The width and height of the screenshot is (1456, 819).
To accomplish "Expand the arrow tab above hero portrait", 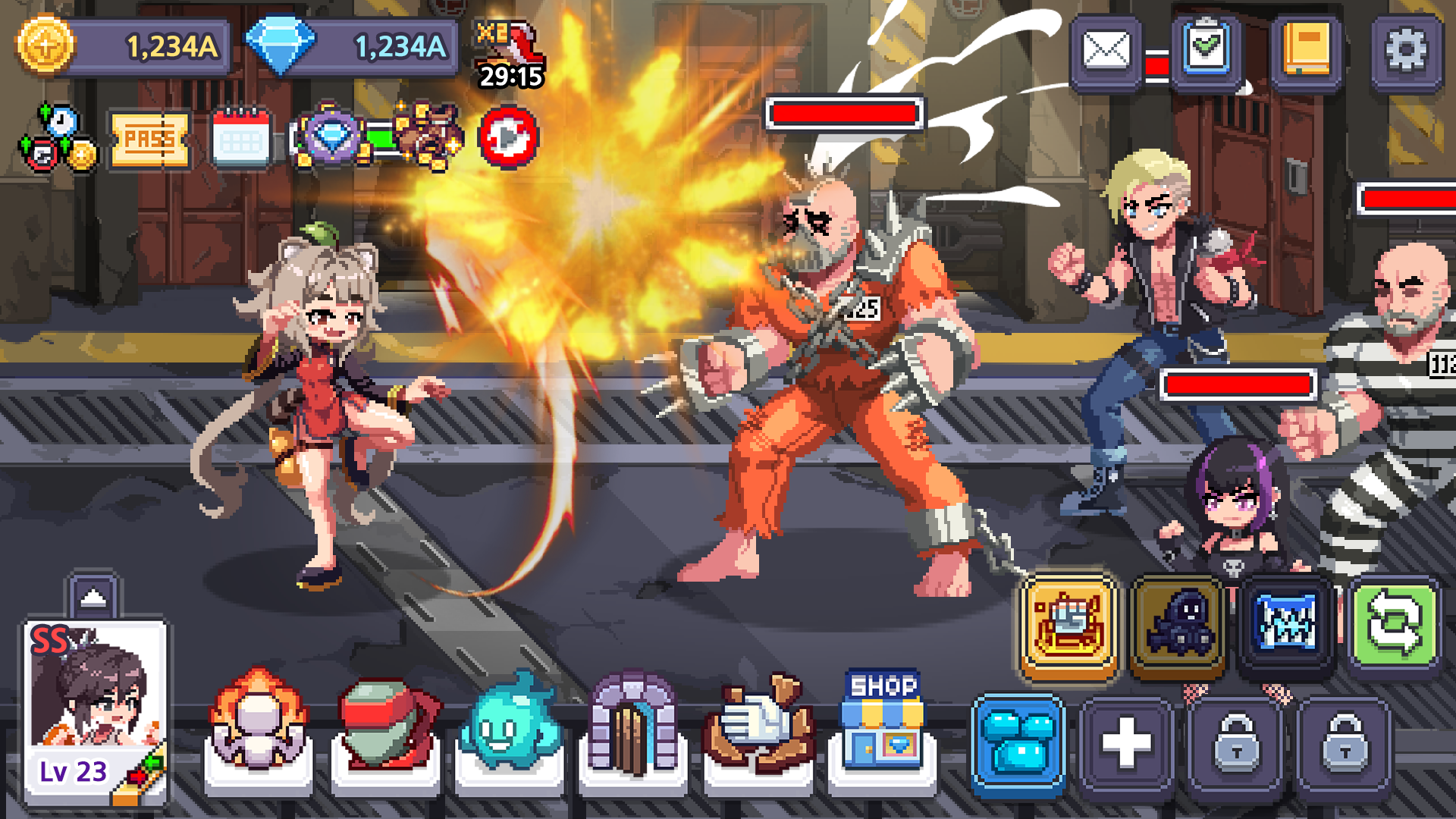I will (x=93, y=597).
